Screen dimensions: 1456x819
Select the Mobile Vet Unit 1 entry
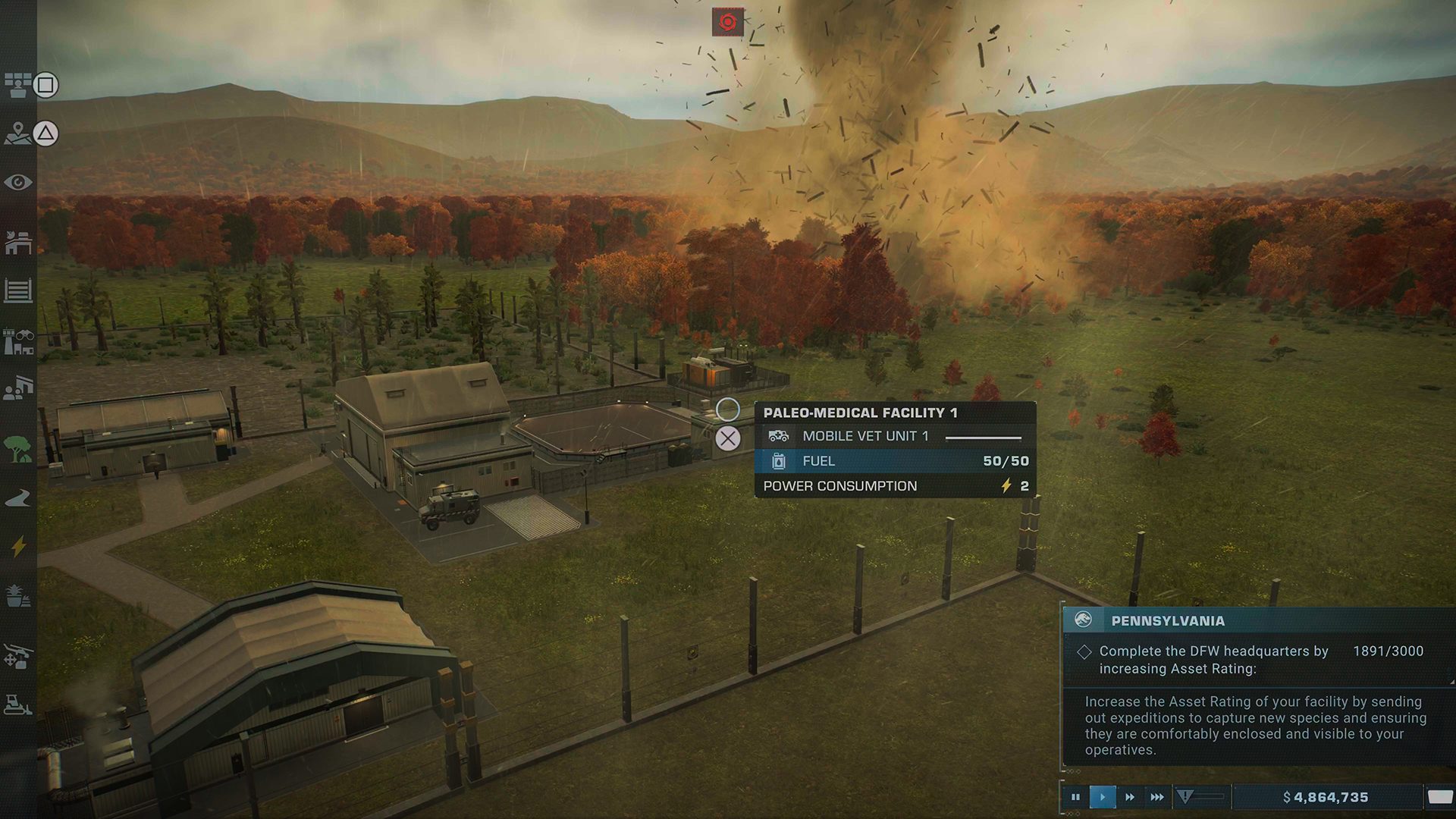(867, 436)
